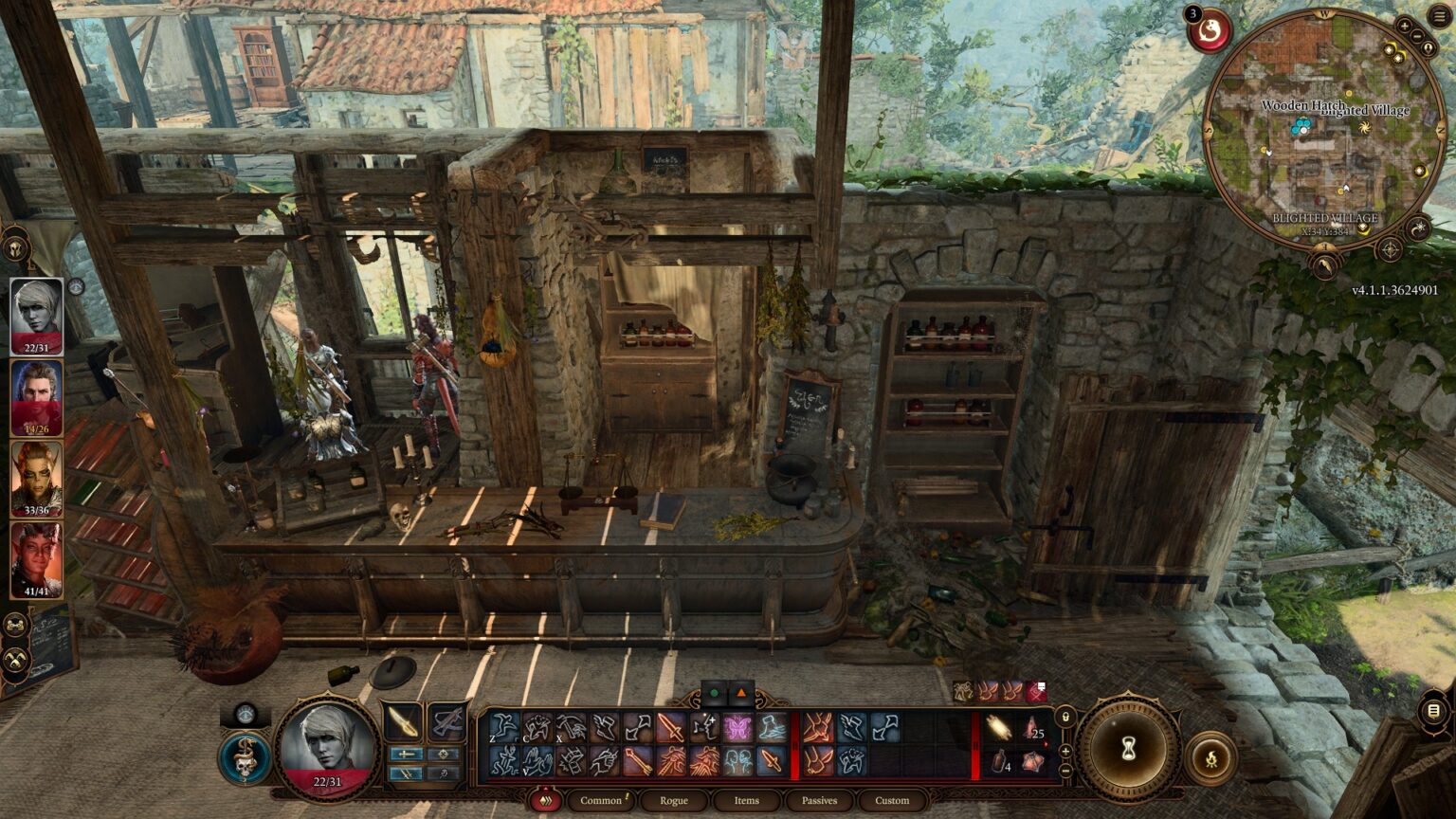Add a hotbar row with the plus control

point(1065,751)
